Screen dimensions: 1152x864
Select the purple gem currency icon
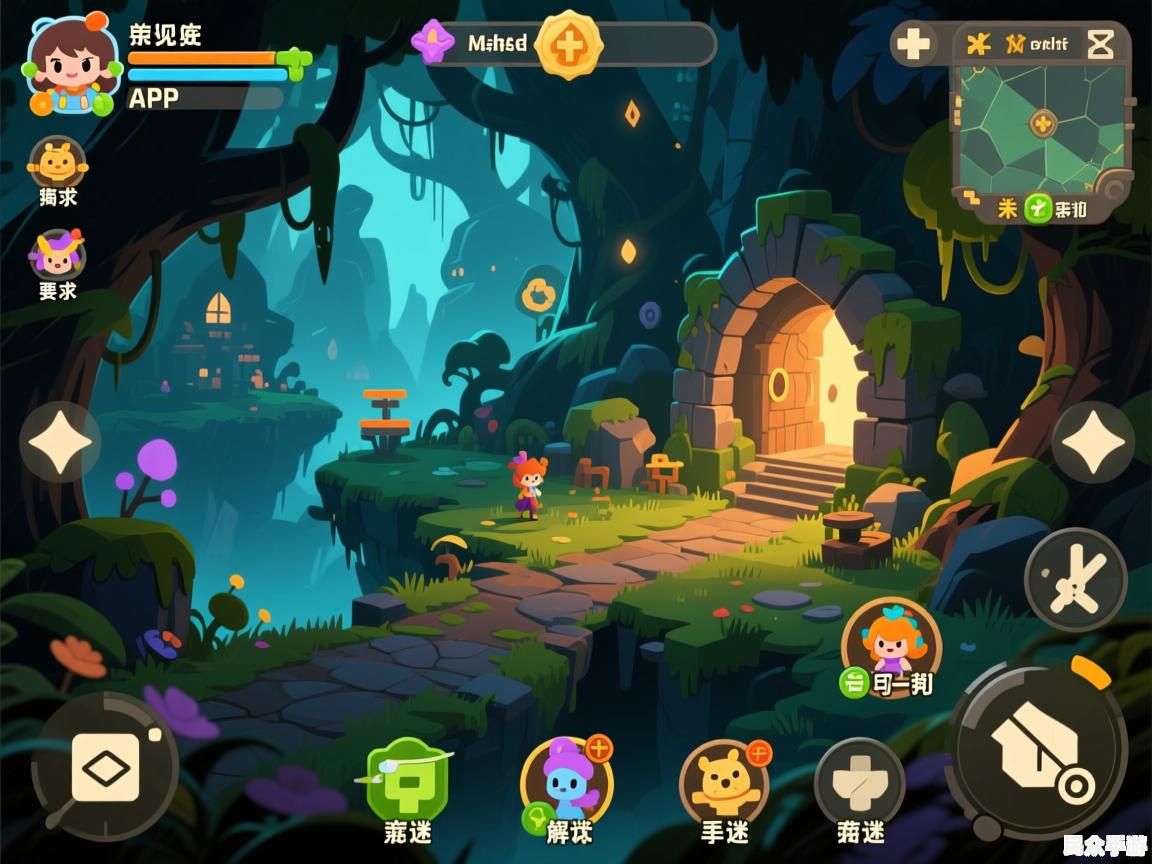pos(433,43)
